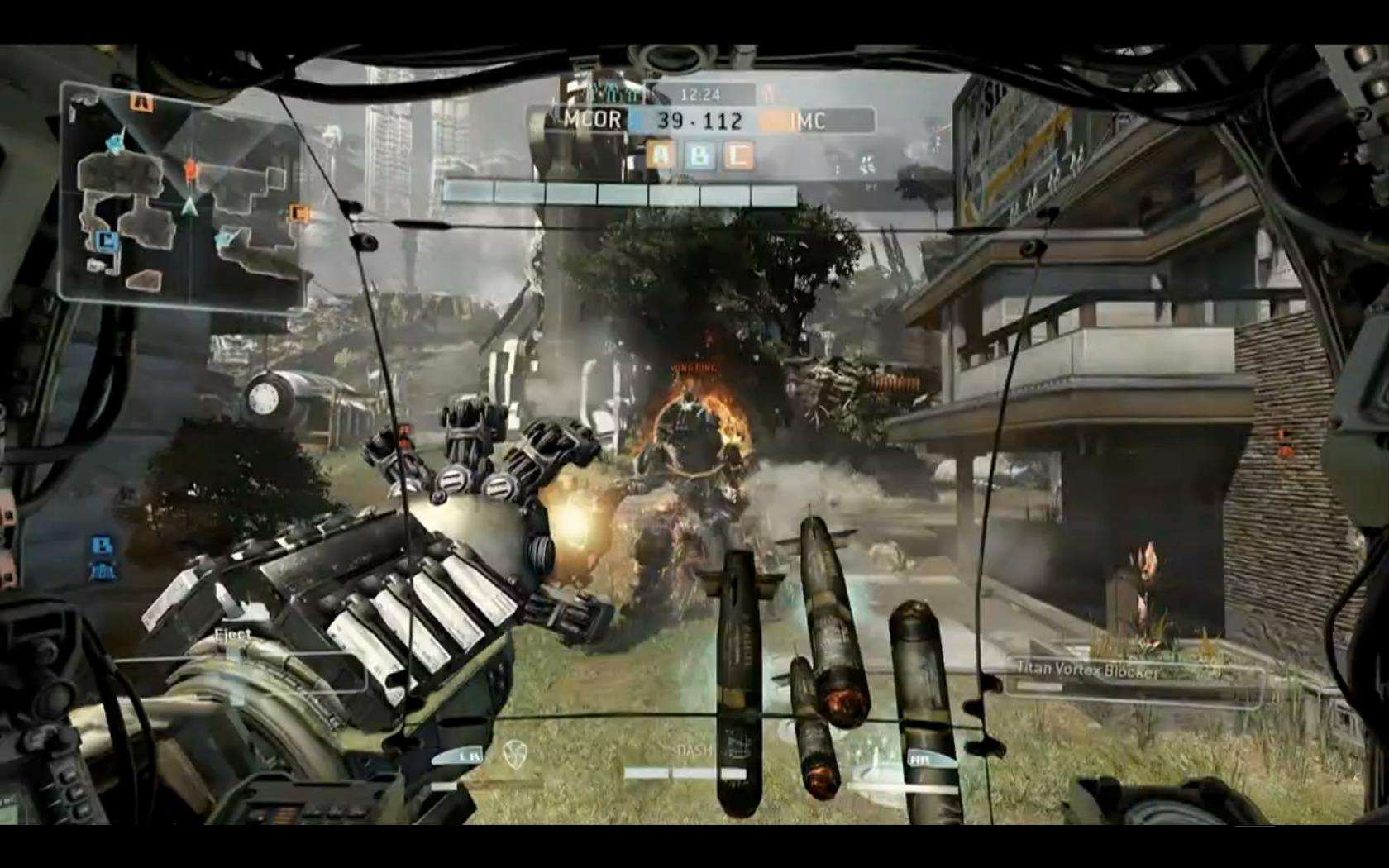Select hardpoint A status icon under scoreboard
This screenshot has width=1389, height=868.
coord(661,155)
